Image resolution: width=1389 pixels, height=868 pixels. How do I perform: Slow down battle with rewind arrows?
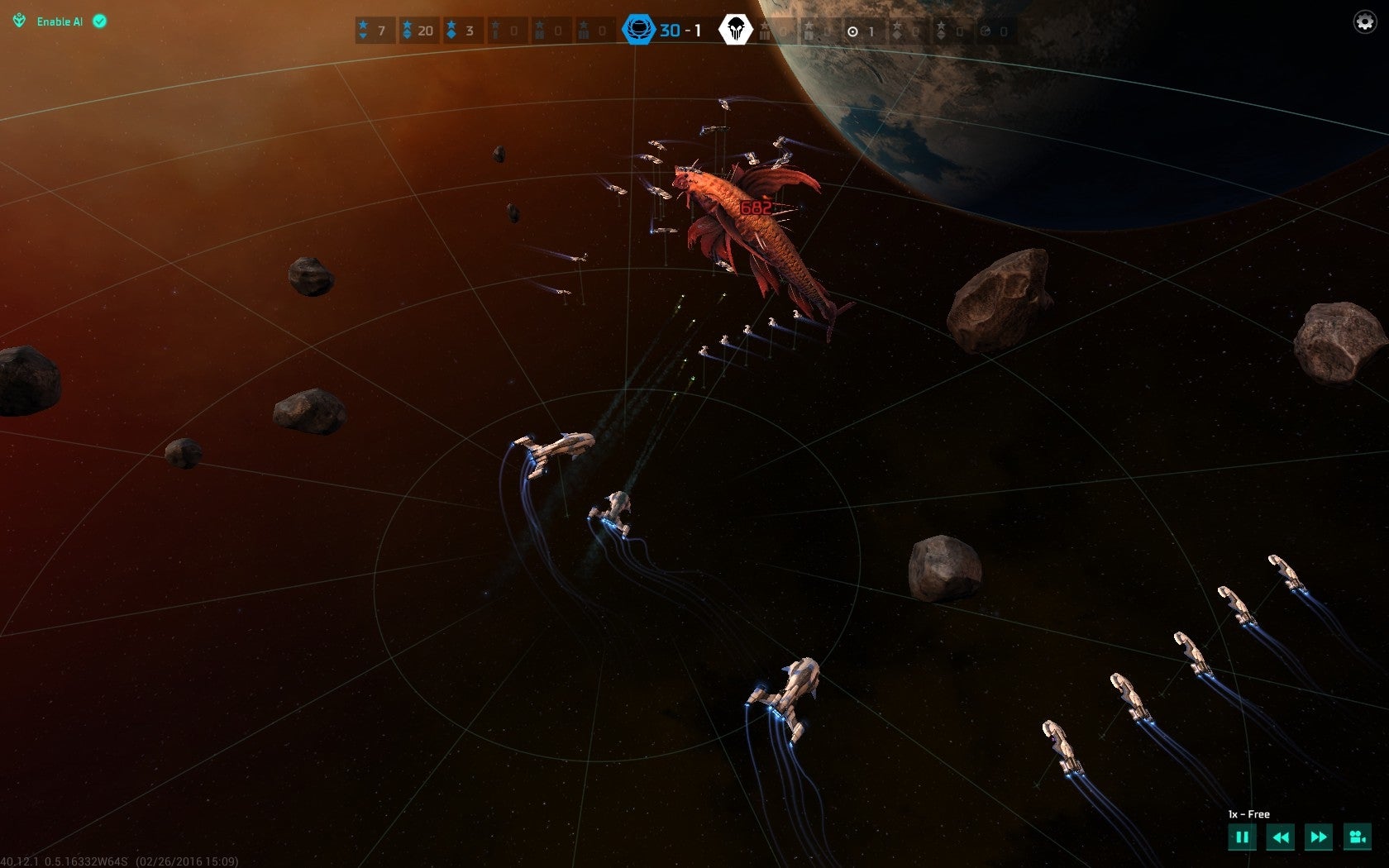tap(1281, 837)
